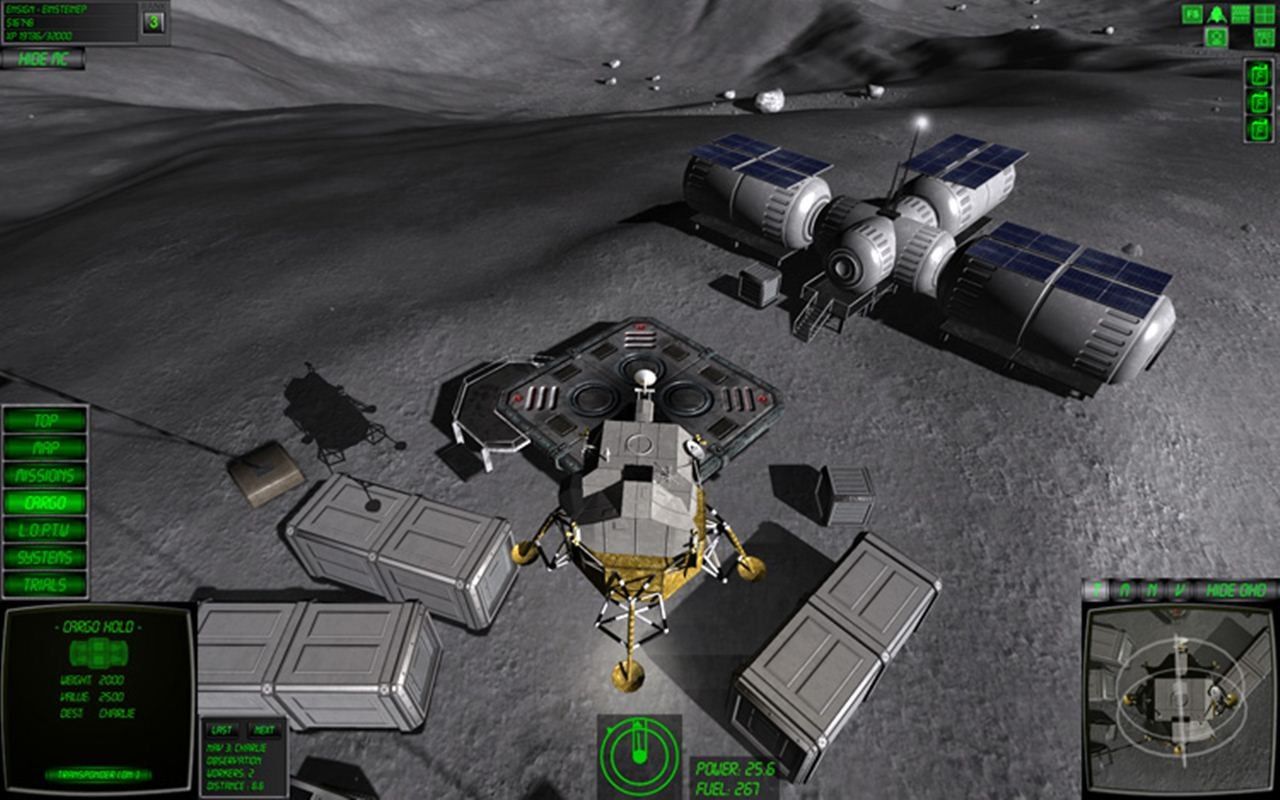The image size is (1280, 800).
Task: Open the TOP menu entry
Action: click(45, 421)
